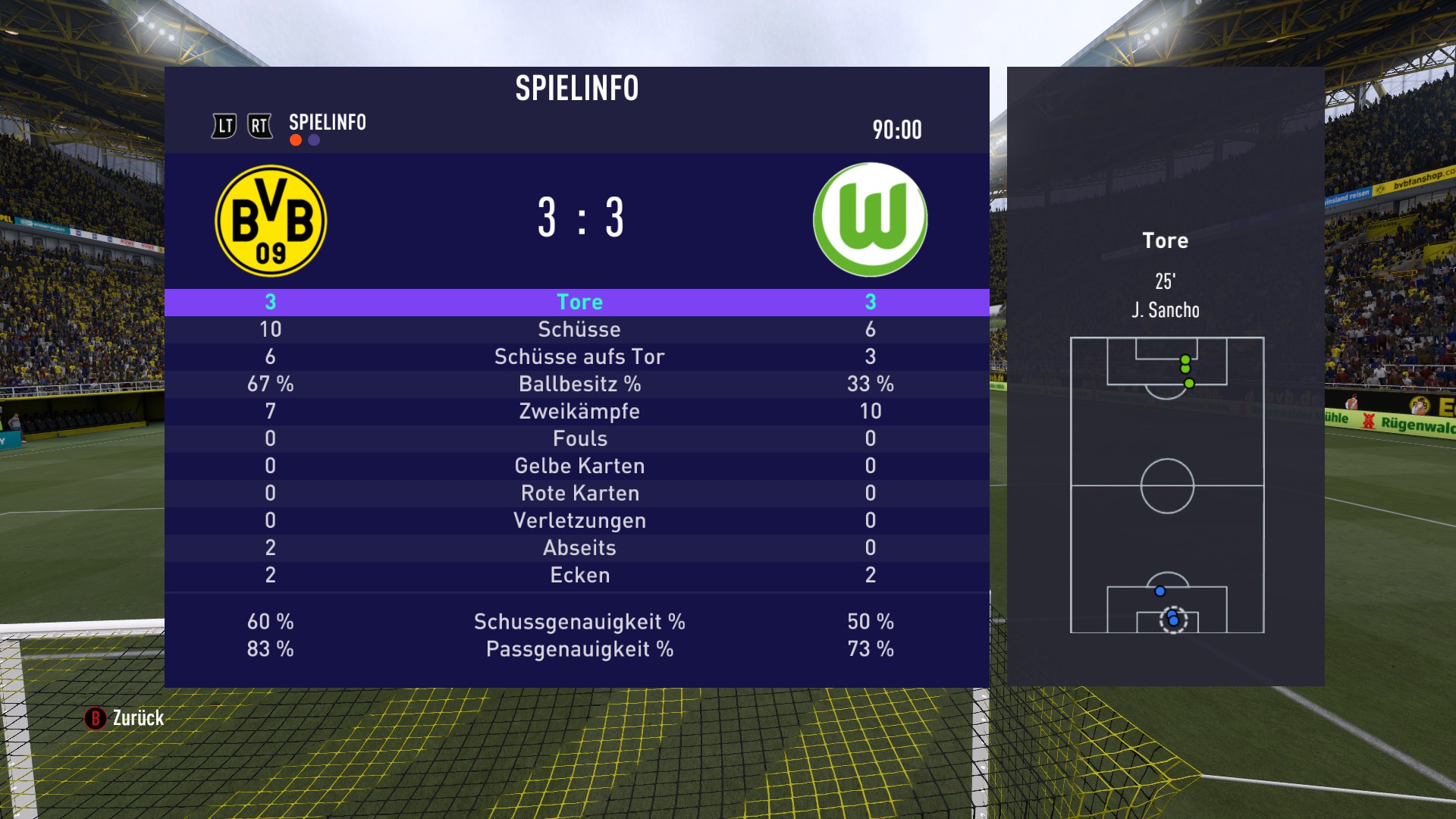1456x819 pixels.
Task: Highlight the Zweikämpfe stat row
Action: coord(579,411)
